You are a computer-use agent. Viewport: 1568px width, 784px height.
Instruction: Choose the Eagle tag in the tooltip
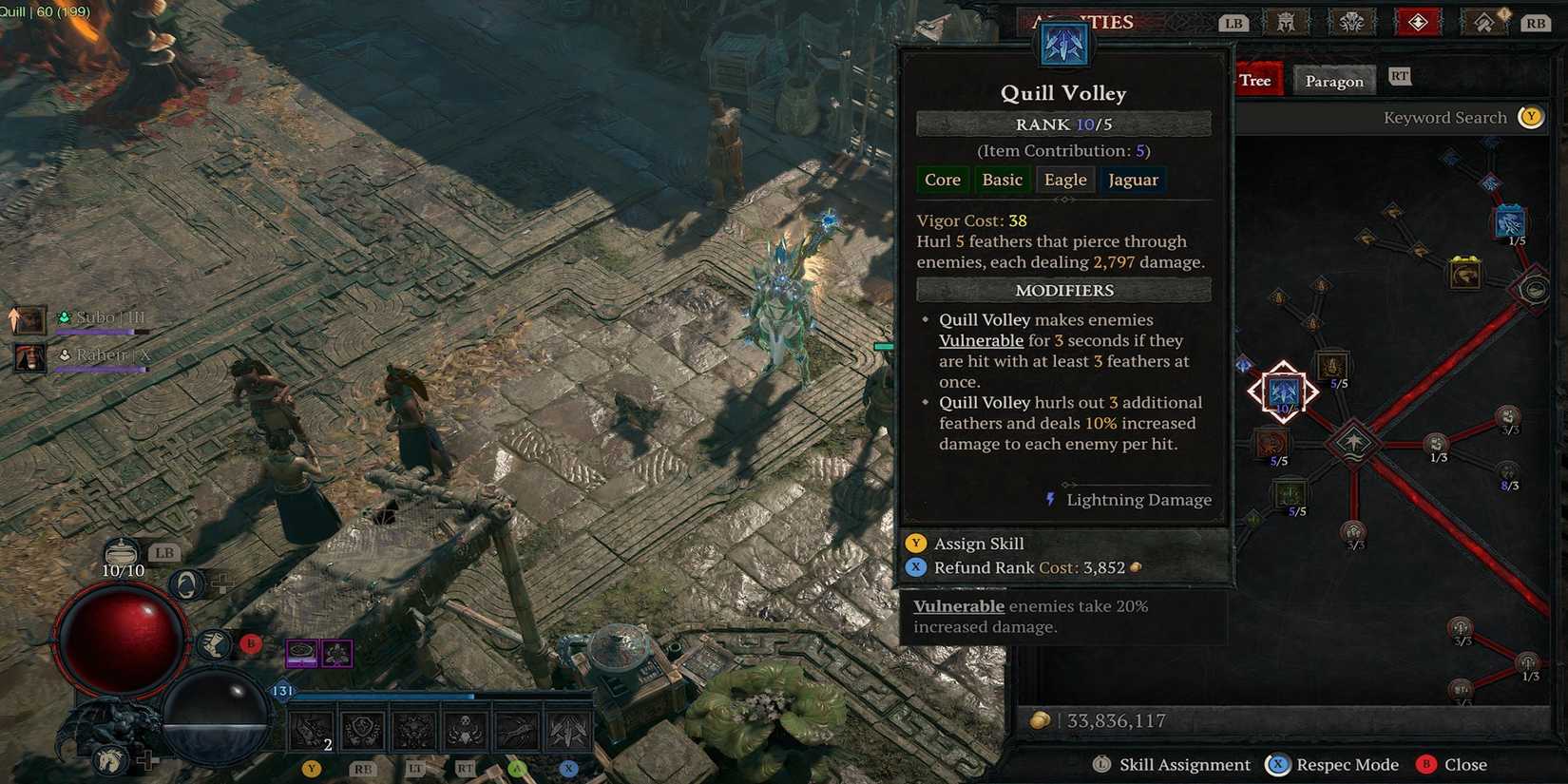coord(1064,180)
